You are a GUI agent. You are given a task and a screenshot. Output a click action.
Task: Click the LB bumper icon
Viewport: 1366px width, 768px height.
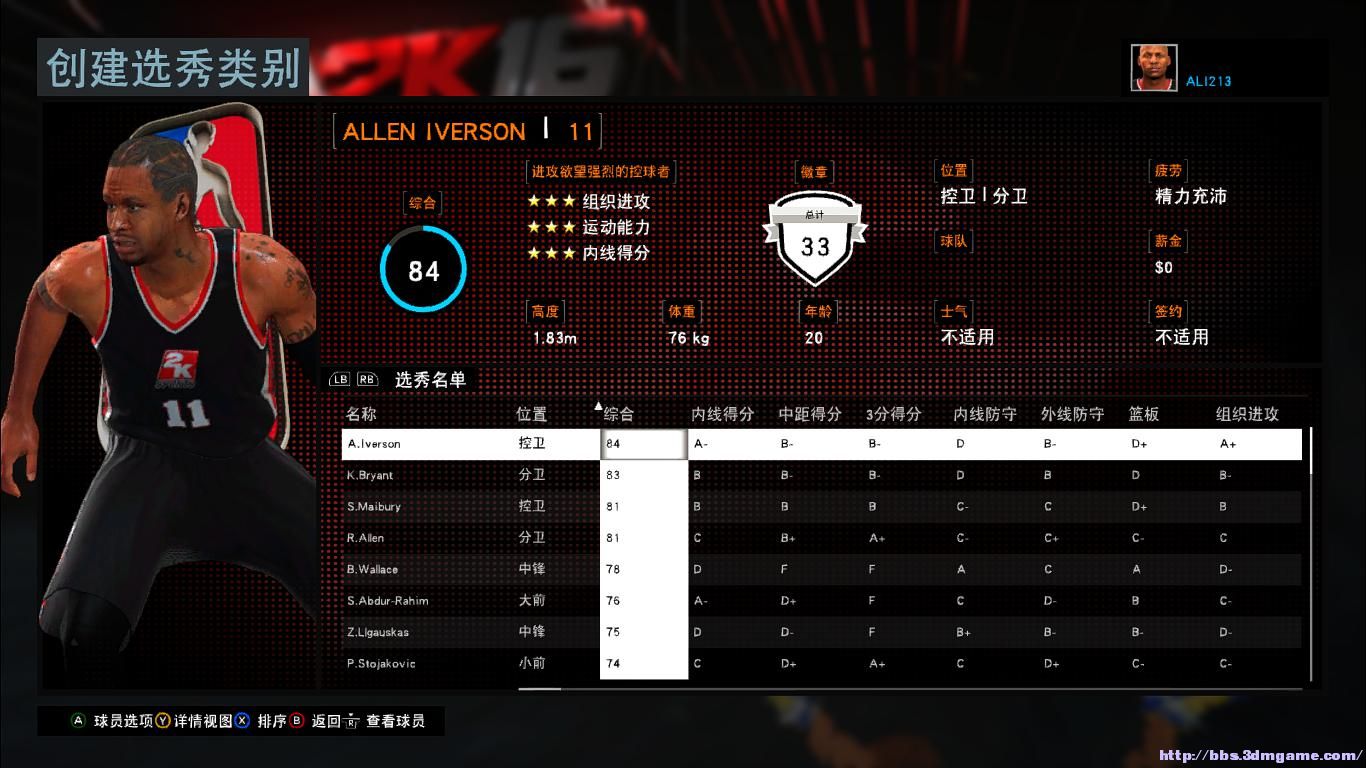point(340,380)
